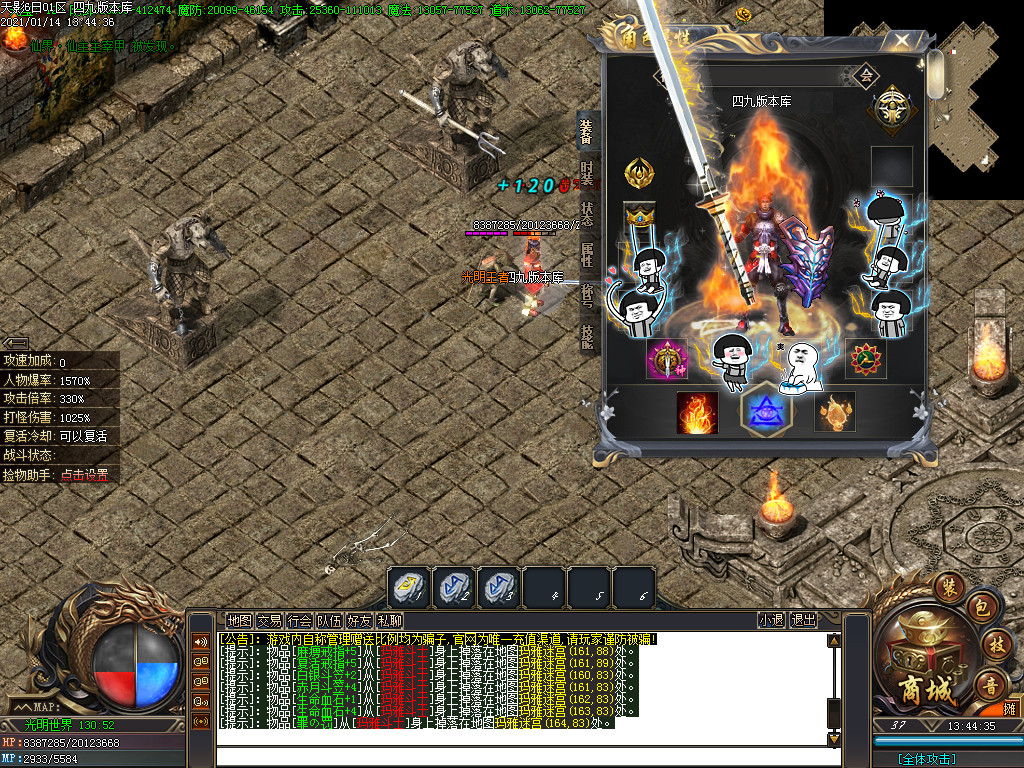Use the rune stone in hotbar slot 1
Viewport: 1024px width, 768px height.
pyautogui.click(x=409, y=588)
